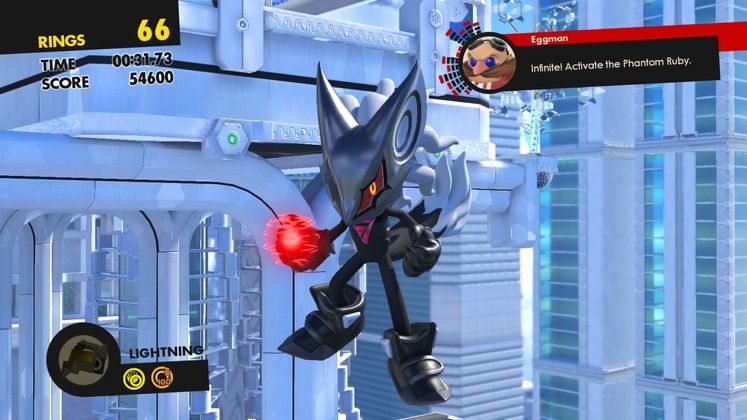
Task: Click the yellow ring skill icon
Action: [x=134, y=378]
